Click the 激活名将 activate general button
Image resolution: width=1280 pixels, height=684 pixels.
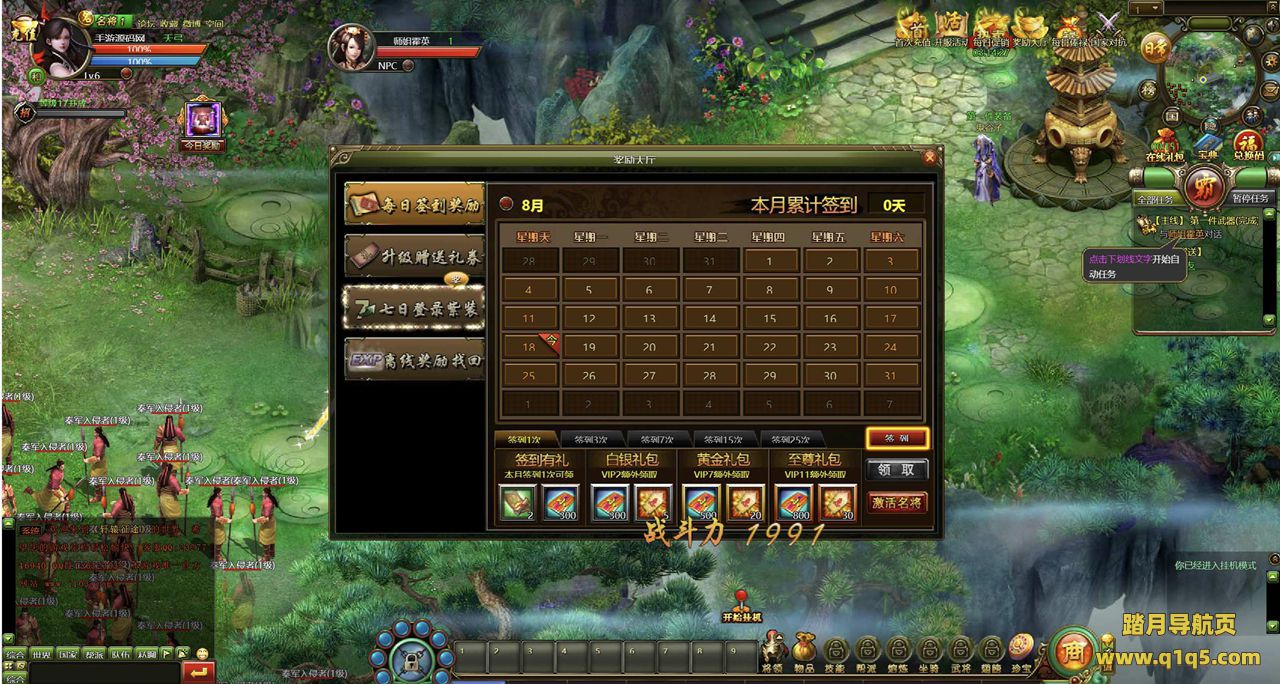(x=897, y=502)
